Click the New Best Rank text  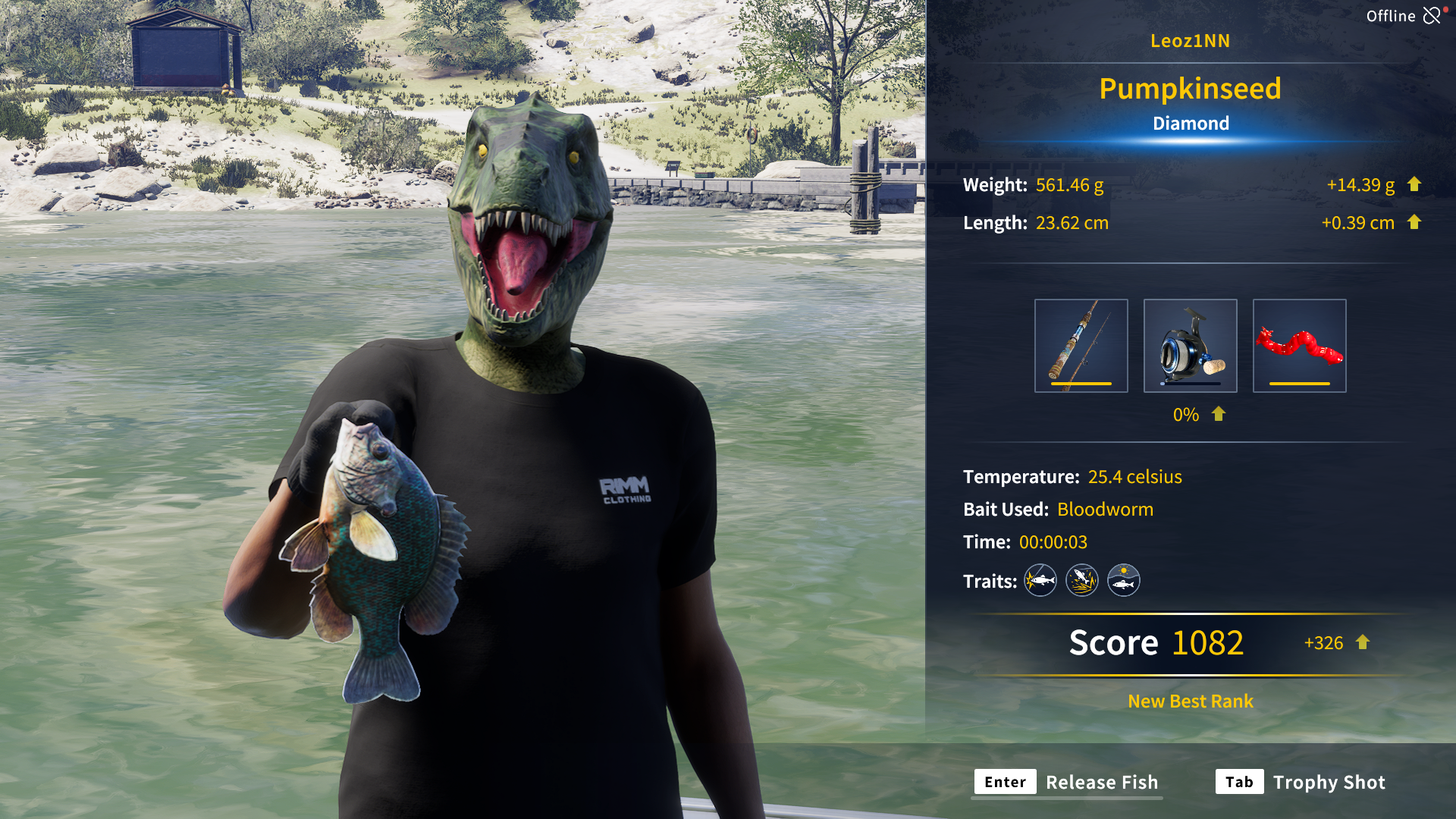(1189, 701)
